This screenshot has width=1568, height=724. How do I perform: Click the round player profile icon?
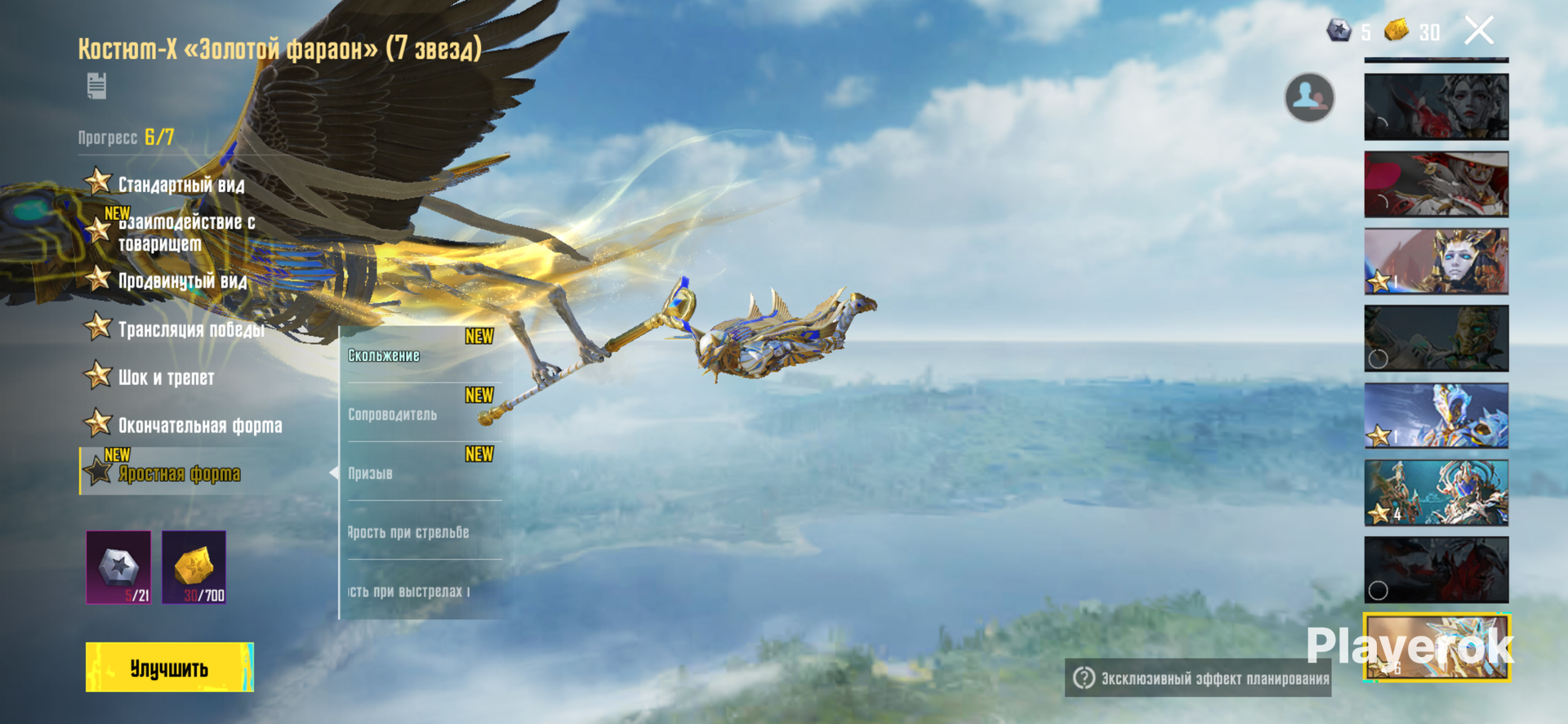[1309, 98]
